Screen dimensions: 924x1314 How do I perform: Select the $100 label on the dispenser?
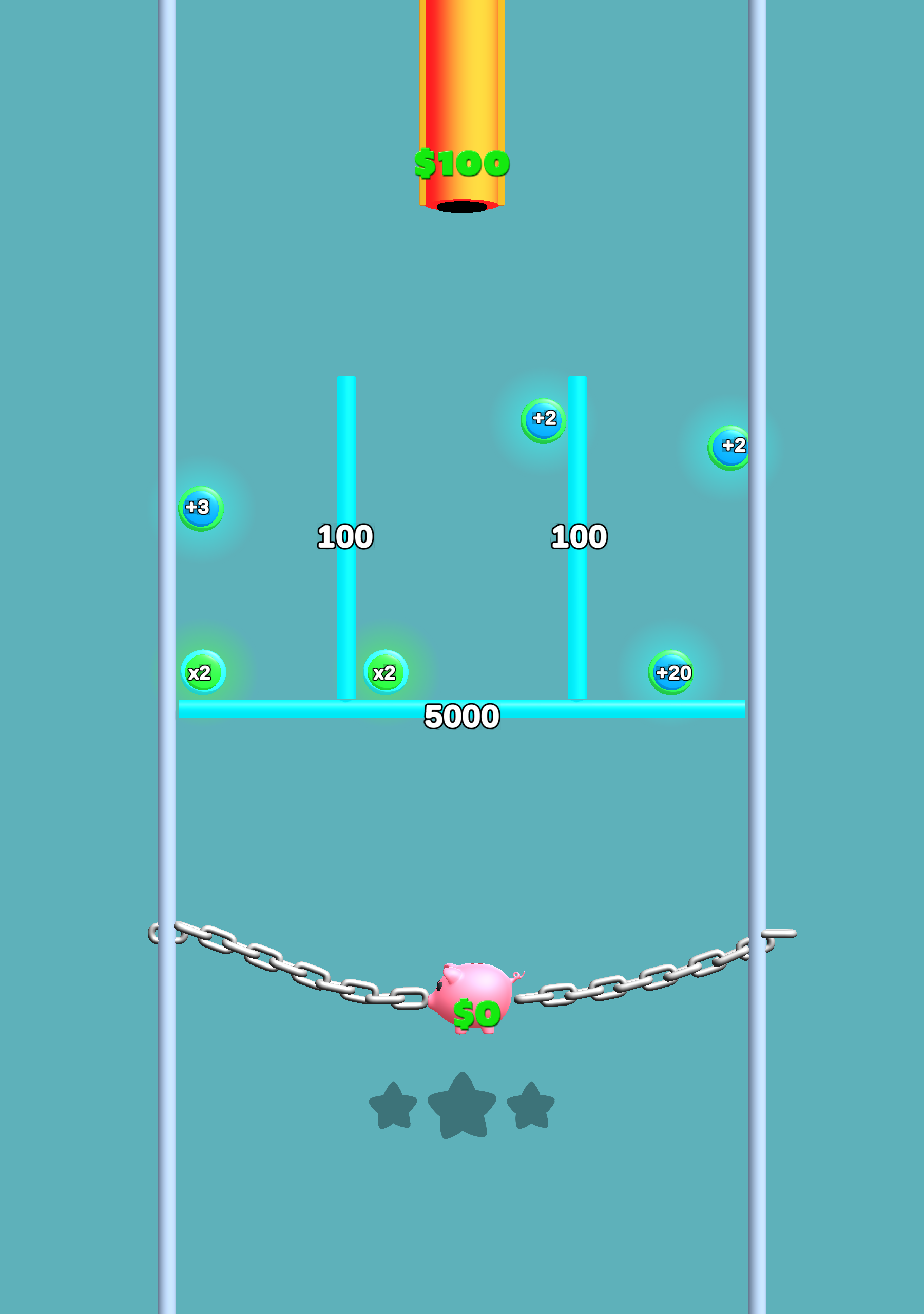[461, 163]
